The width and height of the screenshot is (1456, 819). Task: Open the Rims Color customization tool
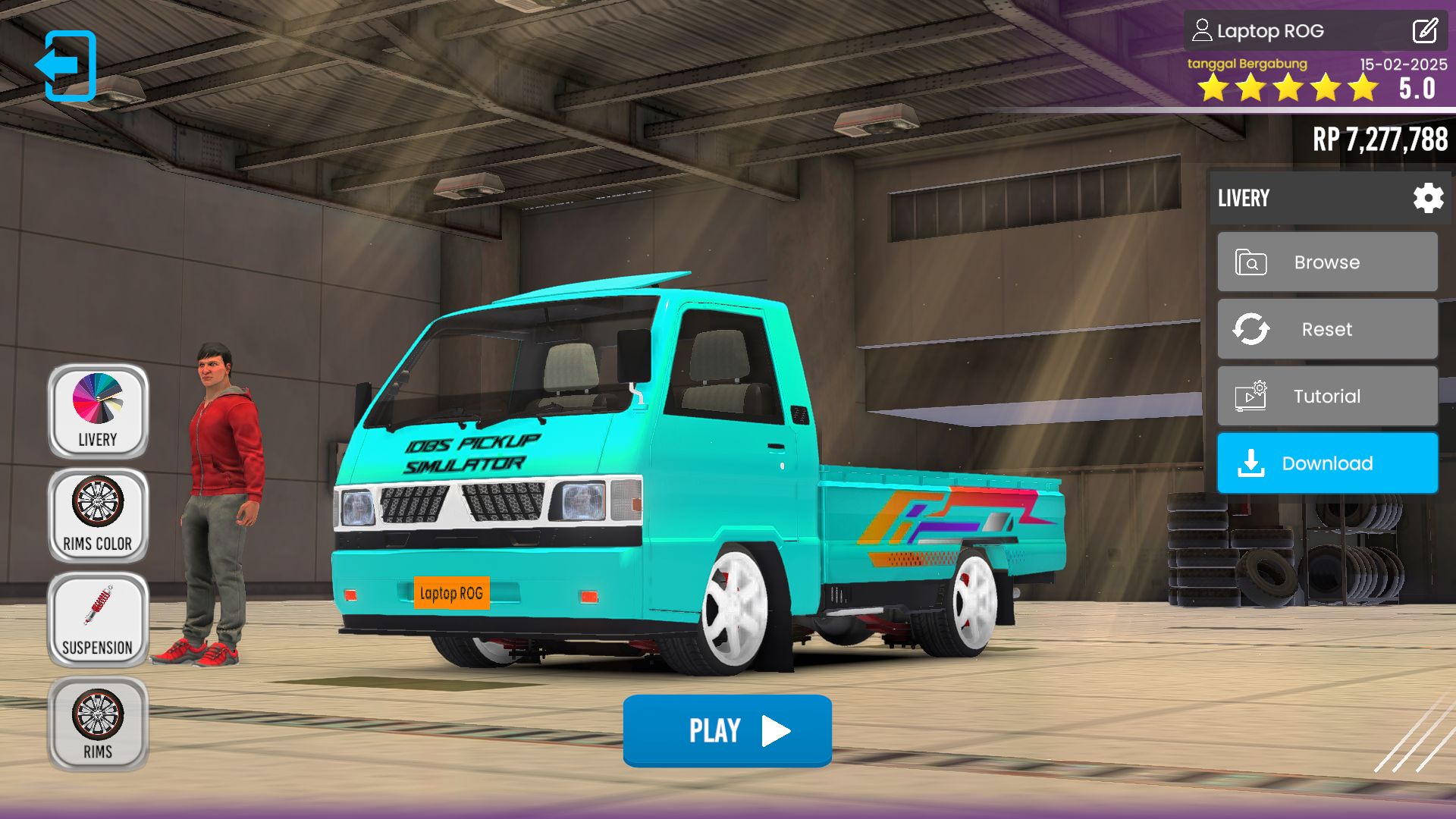click(x=97, y=514)
